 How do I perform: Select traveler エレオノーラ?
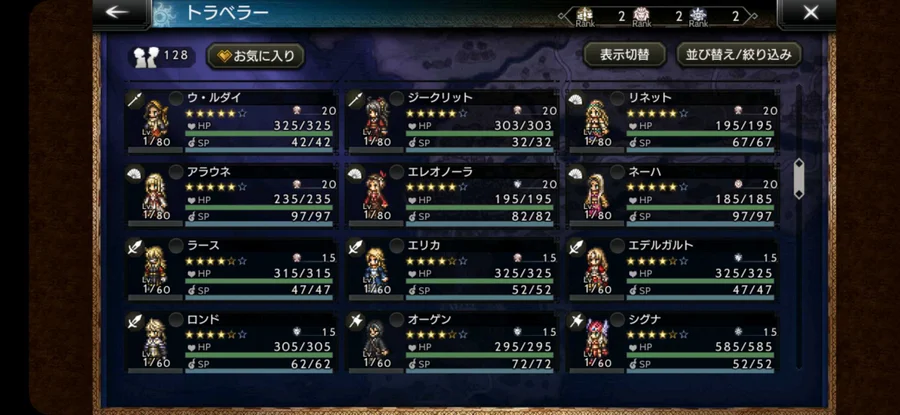tap(453, 194)
